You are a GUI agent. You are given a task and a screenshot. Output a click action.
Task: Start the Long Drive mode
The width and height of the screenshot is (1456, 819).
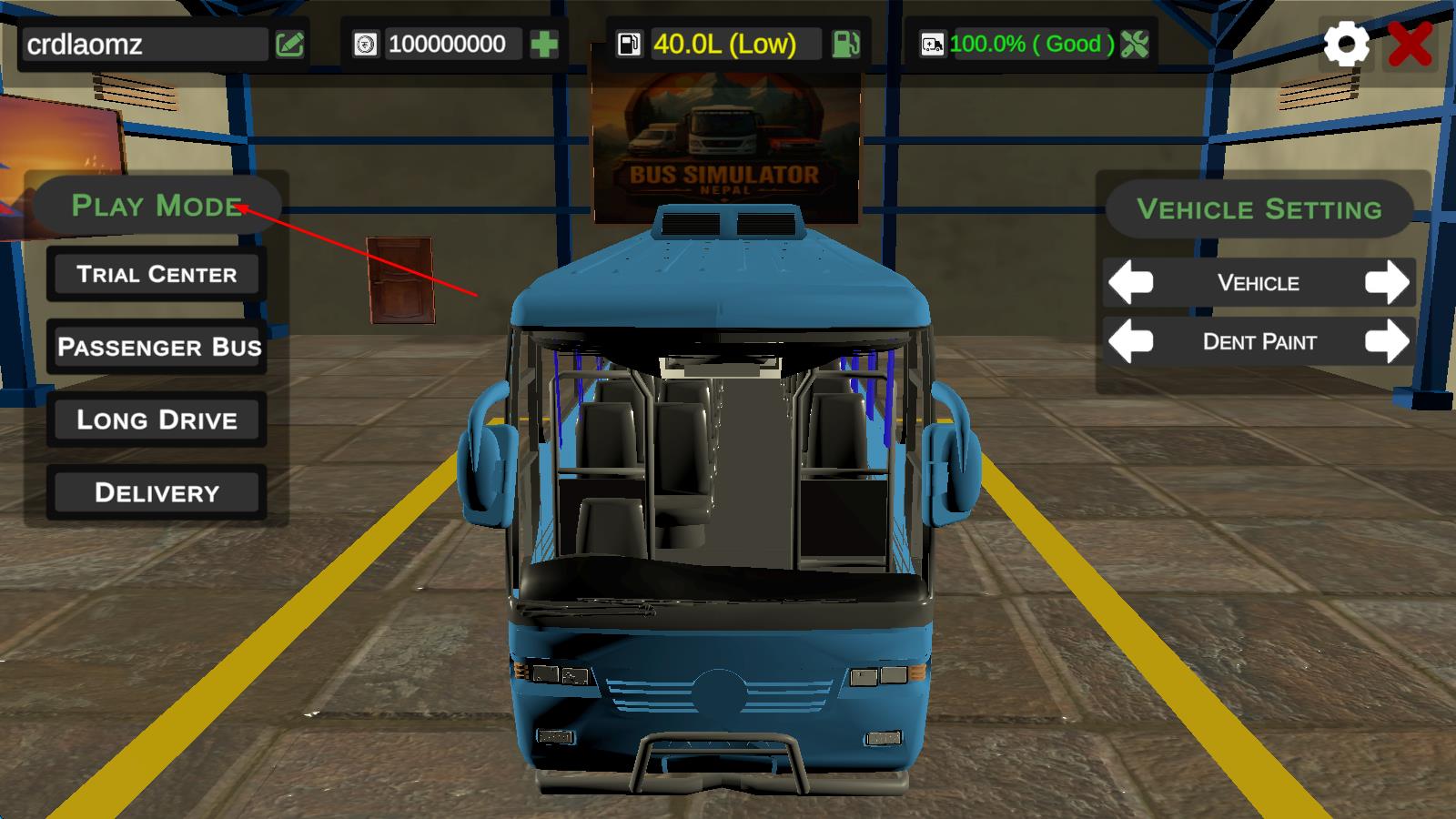coord(157,420)
